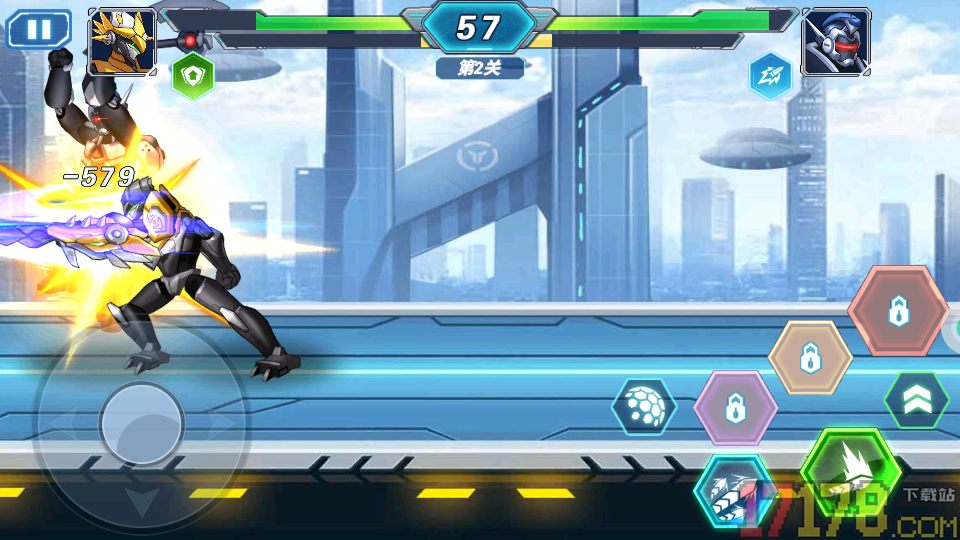This screenshot has height=540, width=960.
Task: Tap the green shield hexagon icon
Action: 192,75
